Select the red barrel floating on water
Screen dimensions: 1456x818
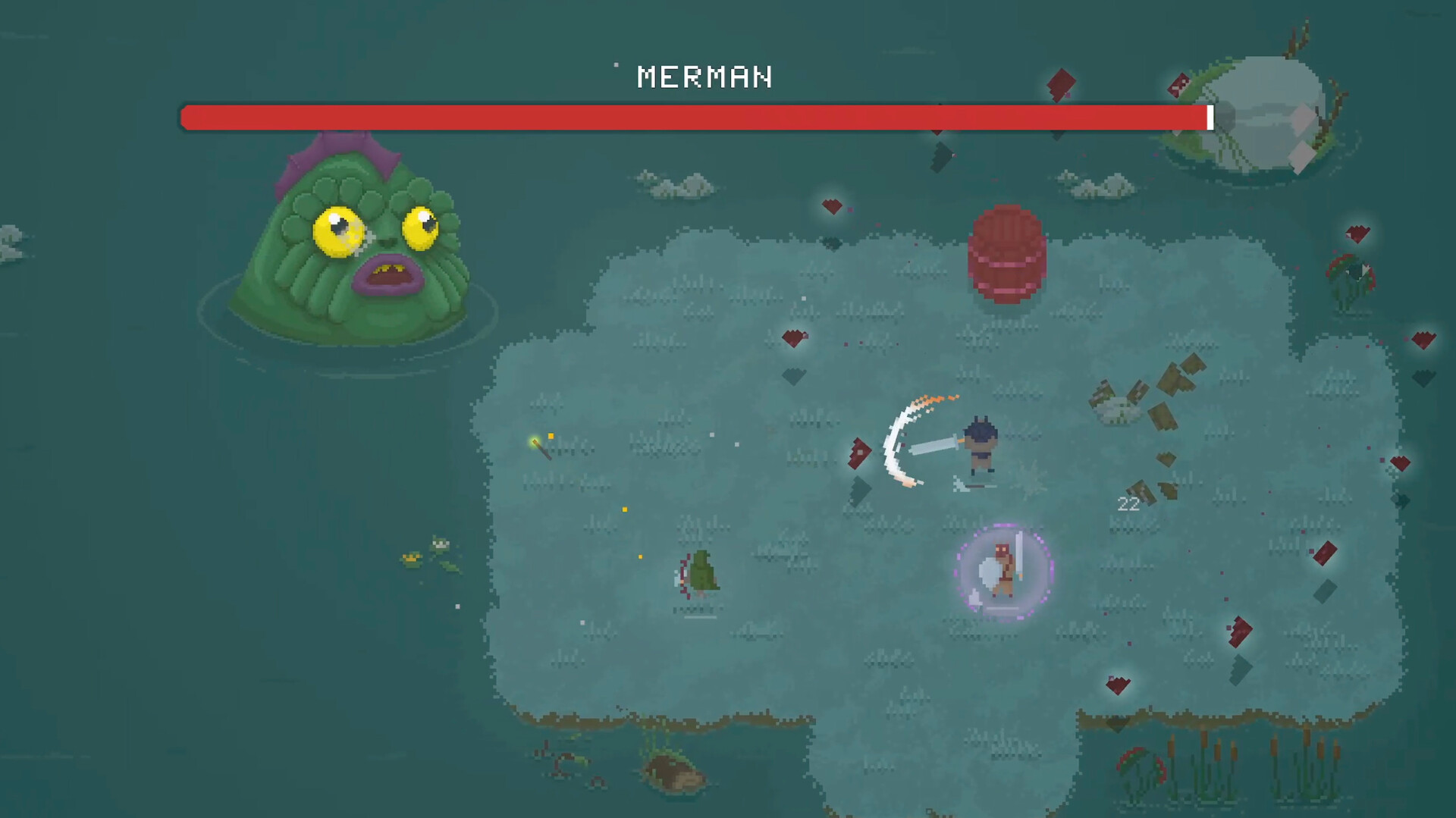tap(1007, 254)
